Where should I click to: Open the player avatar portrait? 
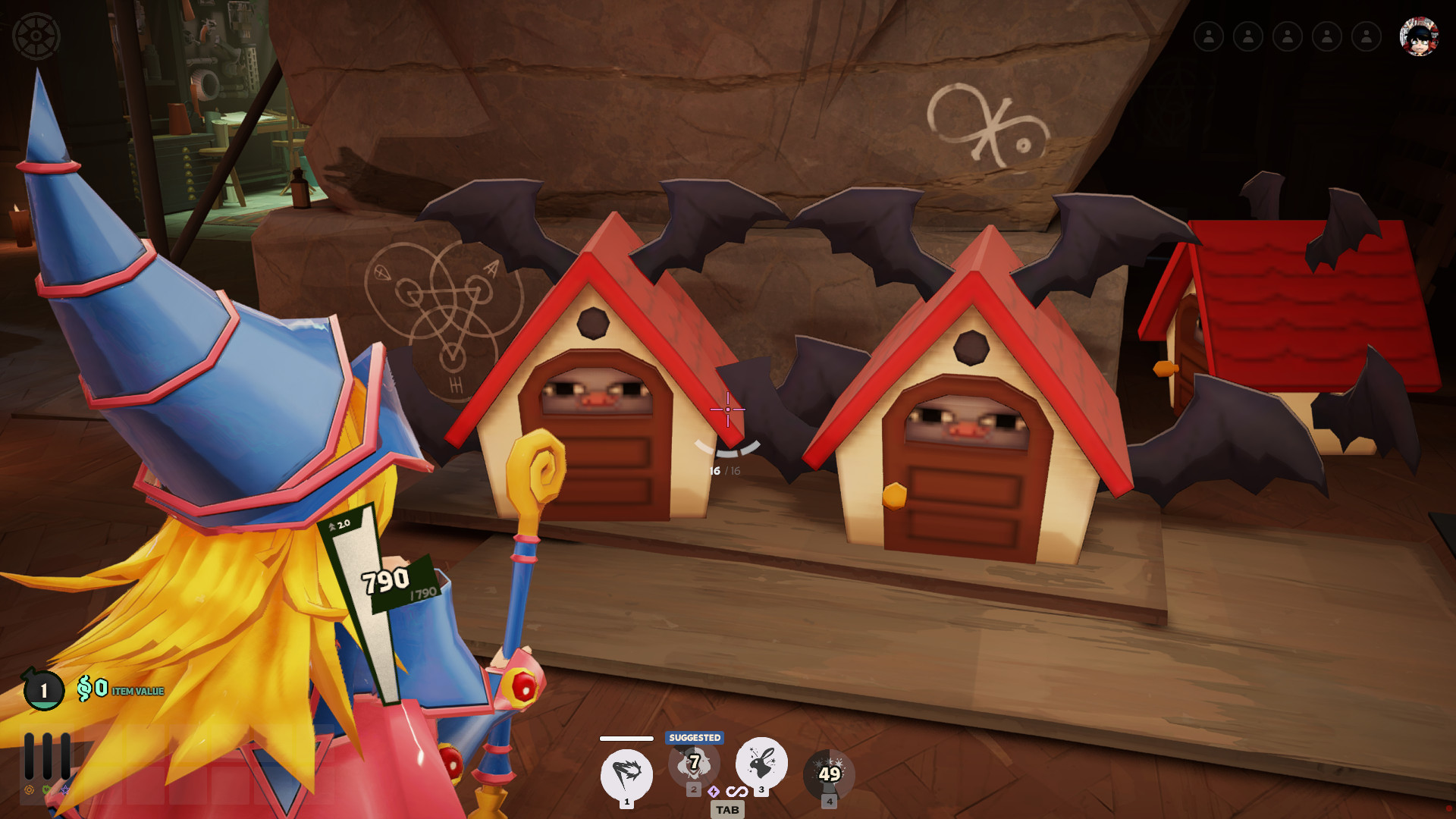point(1418,36)
